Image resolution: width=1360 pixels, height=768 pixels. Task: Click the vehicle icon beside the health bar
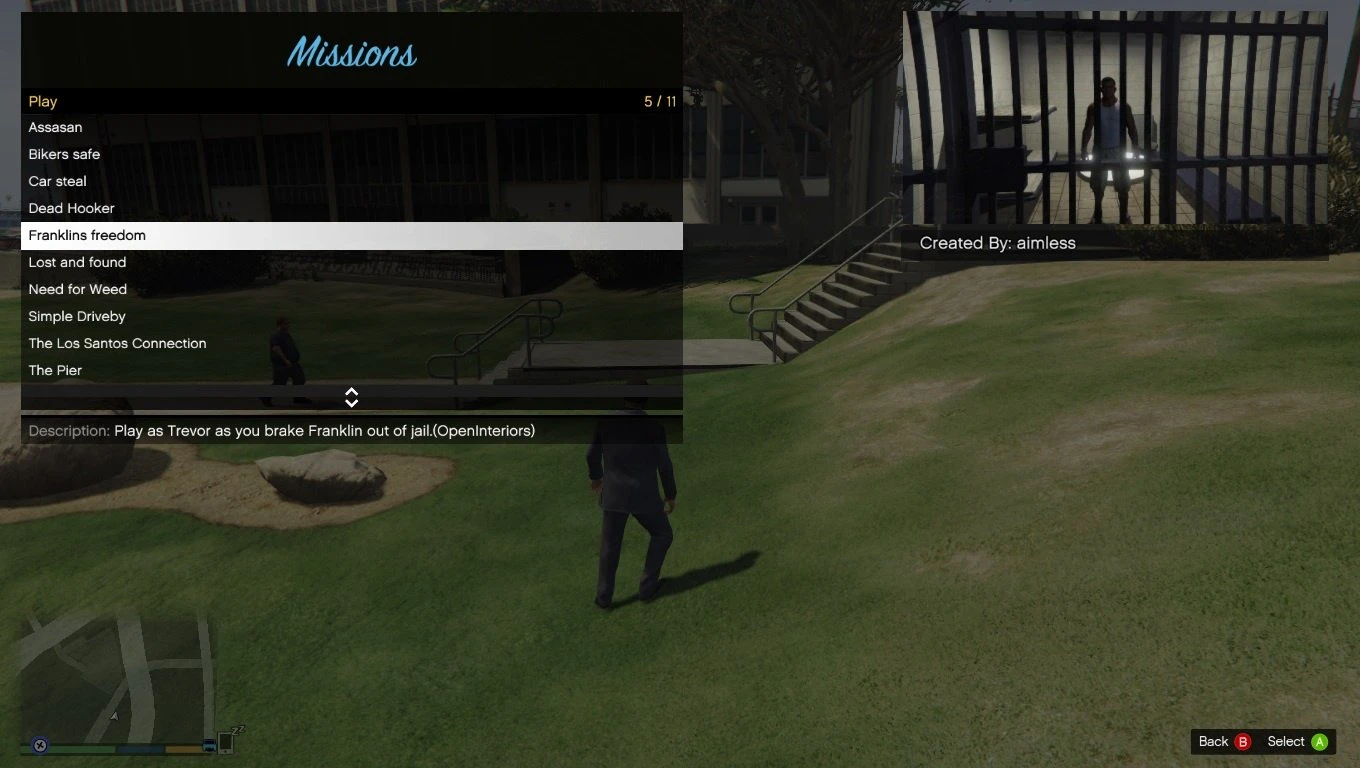point(209,746)
